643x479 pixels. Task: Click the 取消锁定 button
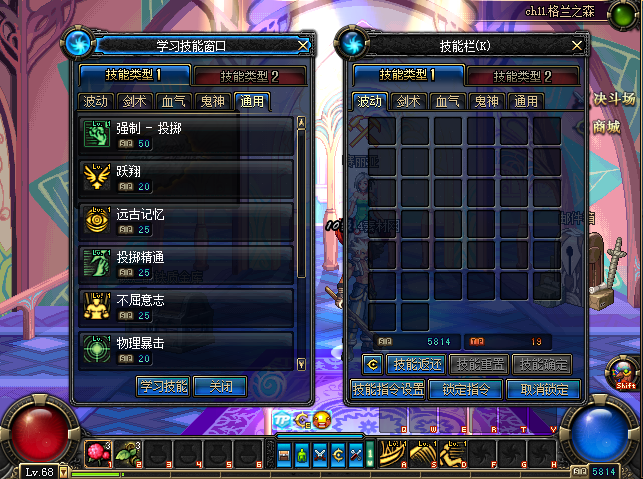tap(543, 389)
